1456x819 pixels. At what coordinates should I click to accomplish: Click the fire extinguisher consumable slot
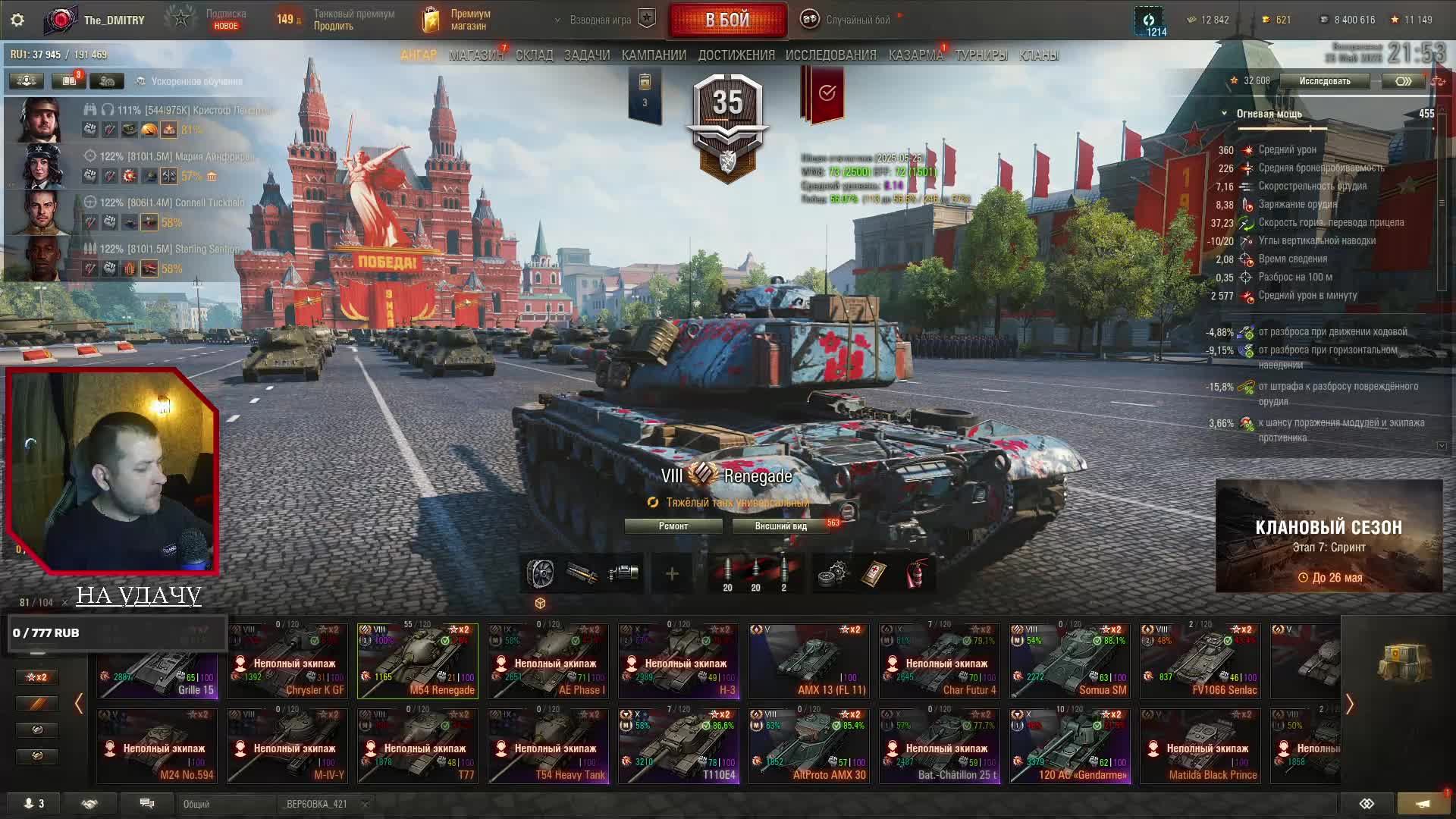click(917, 574)
